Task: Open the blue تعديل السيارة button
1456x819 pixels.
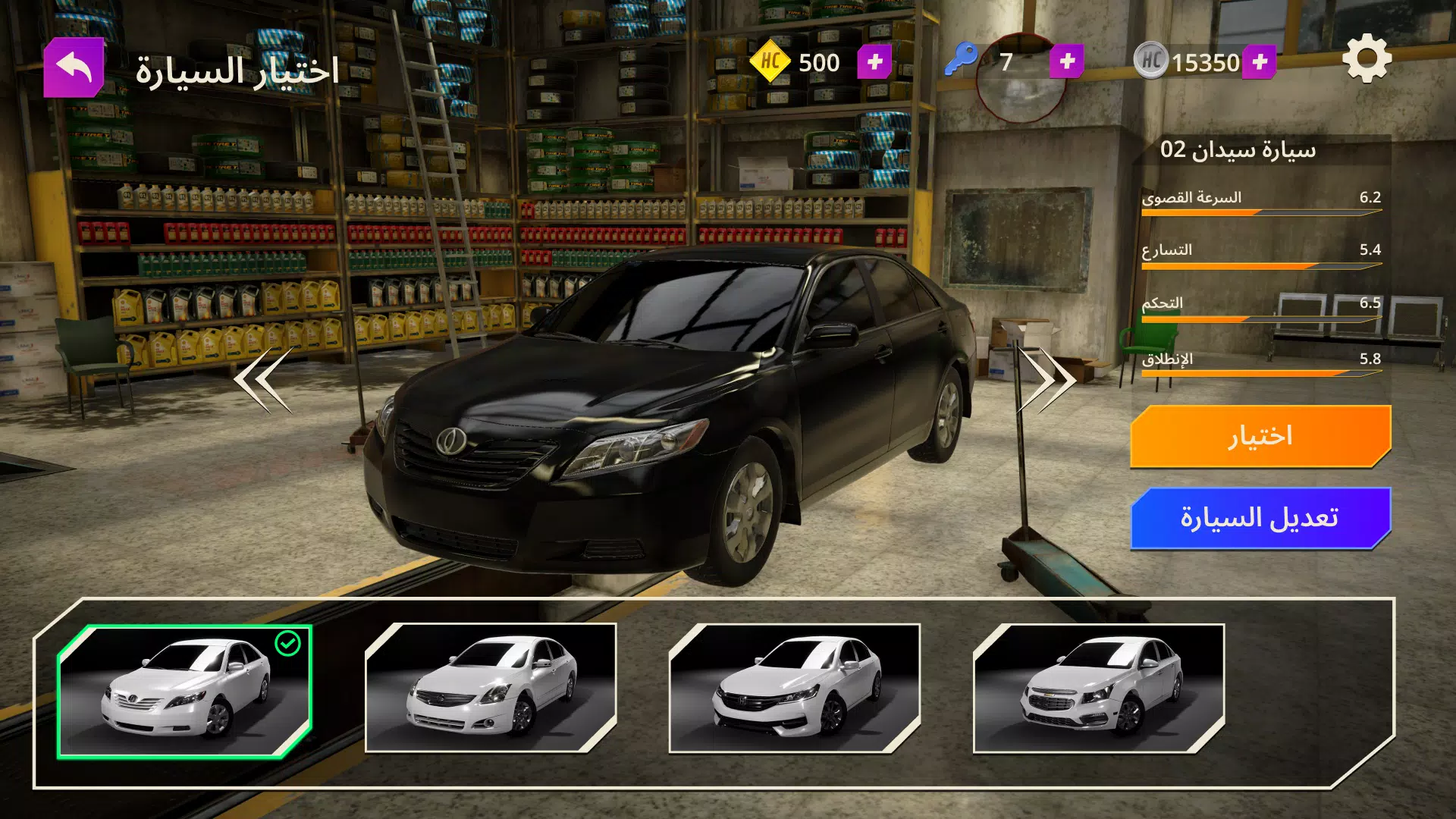Action: [x=1260, y=518]
